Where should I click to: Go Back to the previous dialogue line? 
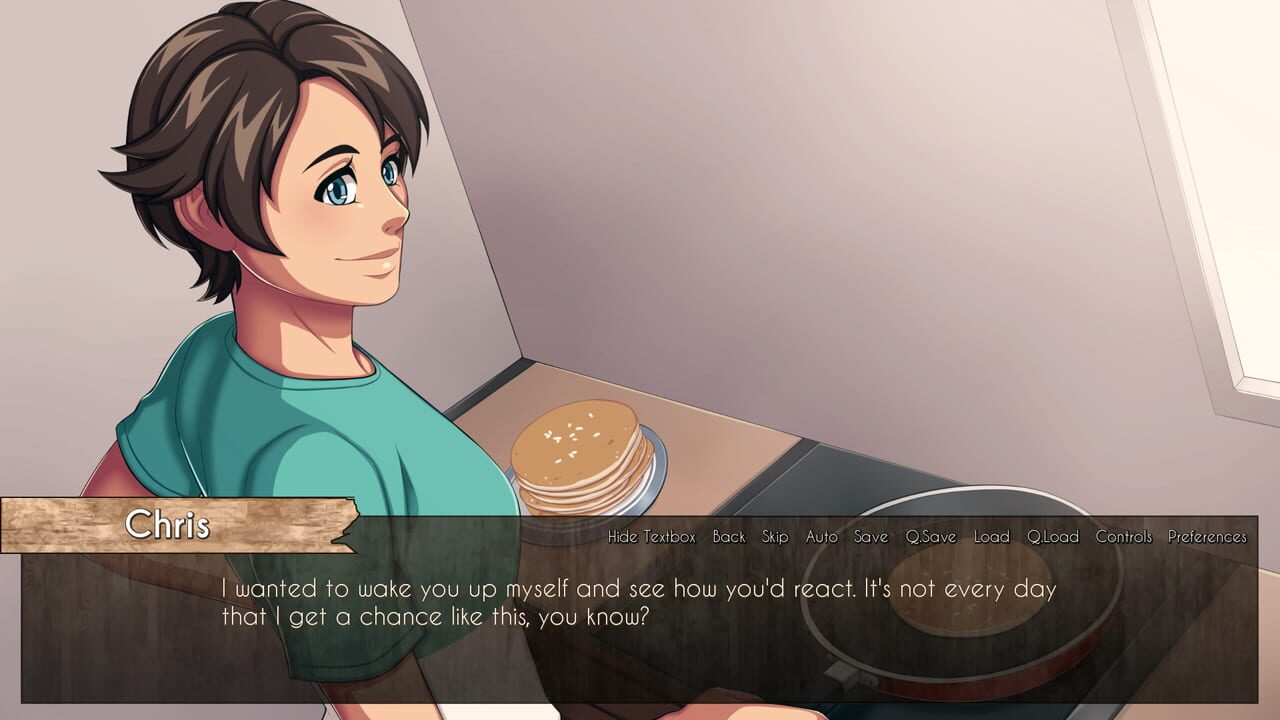(x=729, y=536)
